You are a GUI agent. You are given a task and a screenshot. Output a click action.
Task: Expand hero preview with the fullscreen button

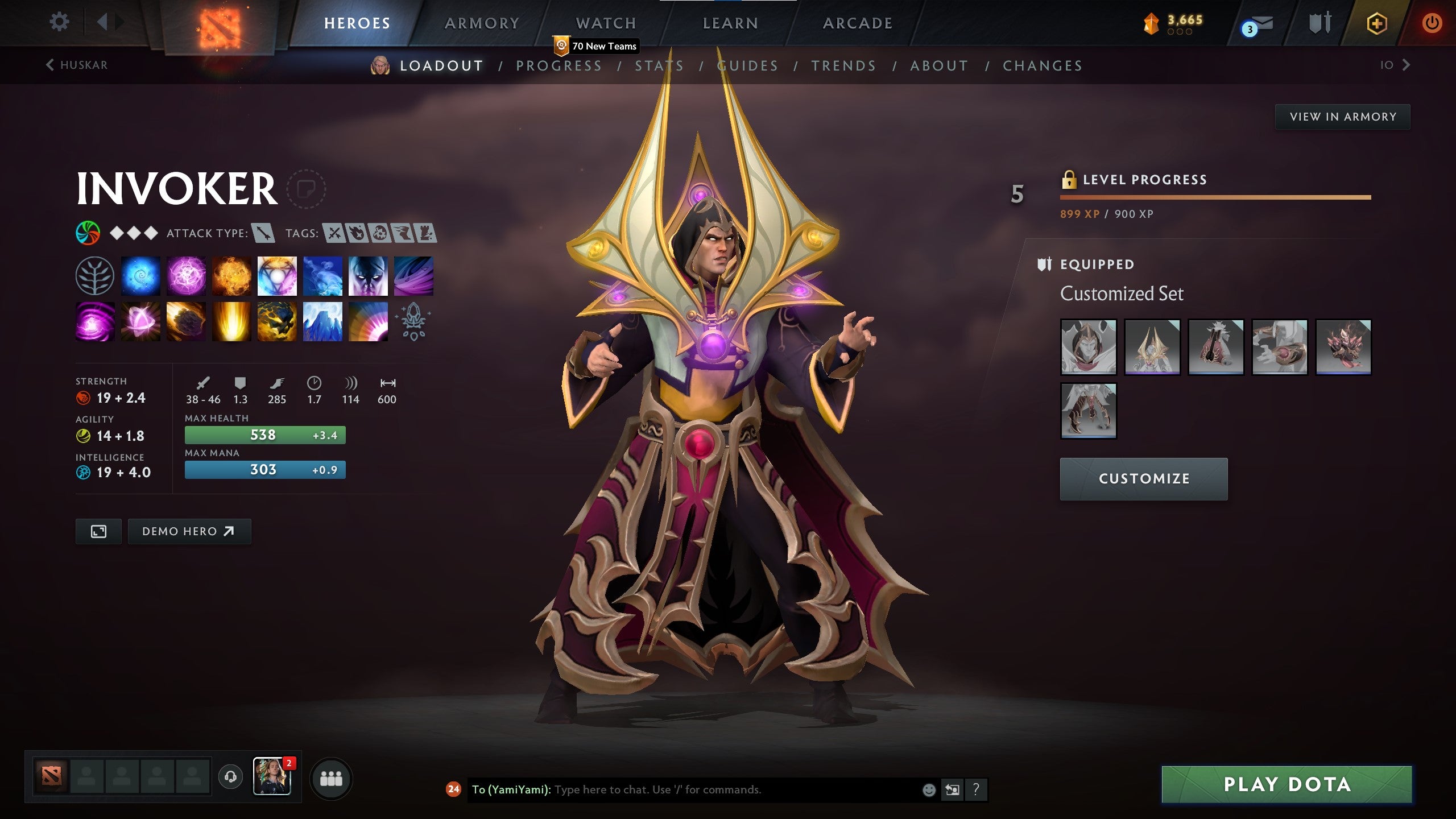coord(98,531)
